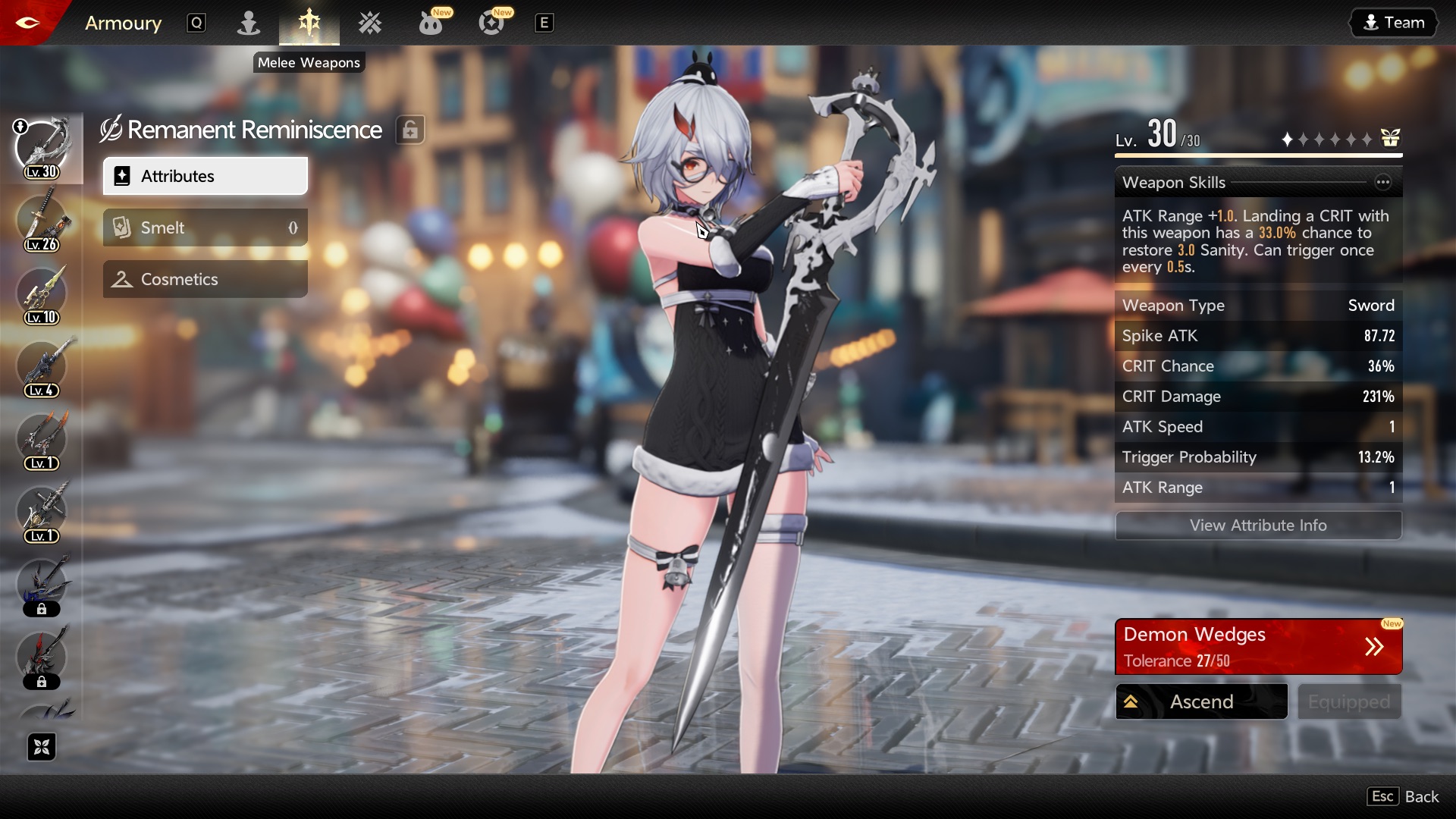Click the gift box icon near stars

pos(1390,138)
